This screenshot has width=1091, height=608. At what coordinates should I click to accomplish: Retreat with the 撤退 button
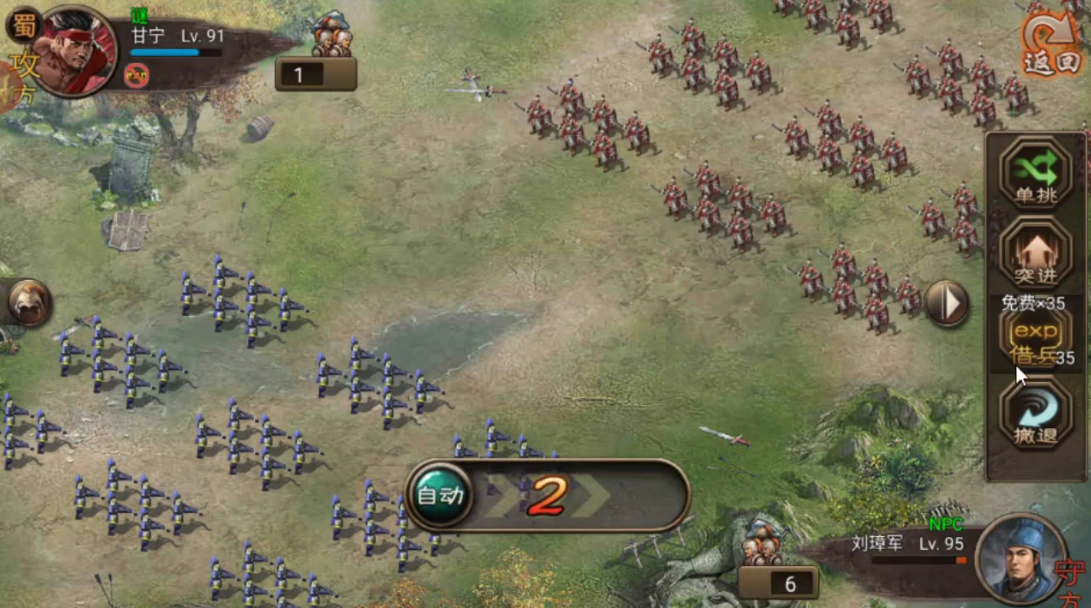1034,417
